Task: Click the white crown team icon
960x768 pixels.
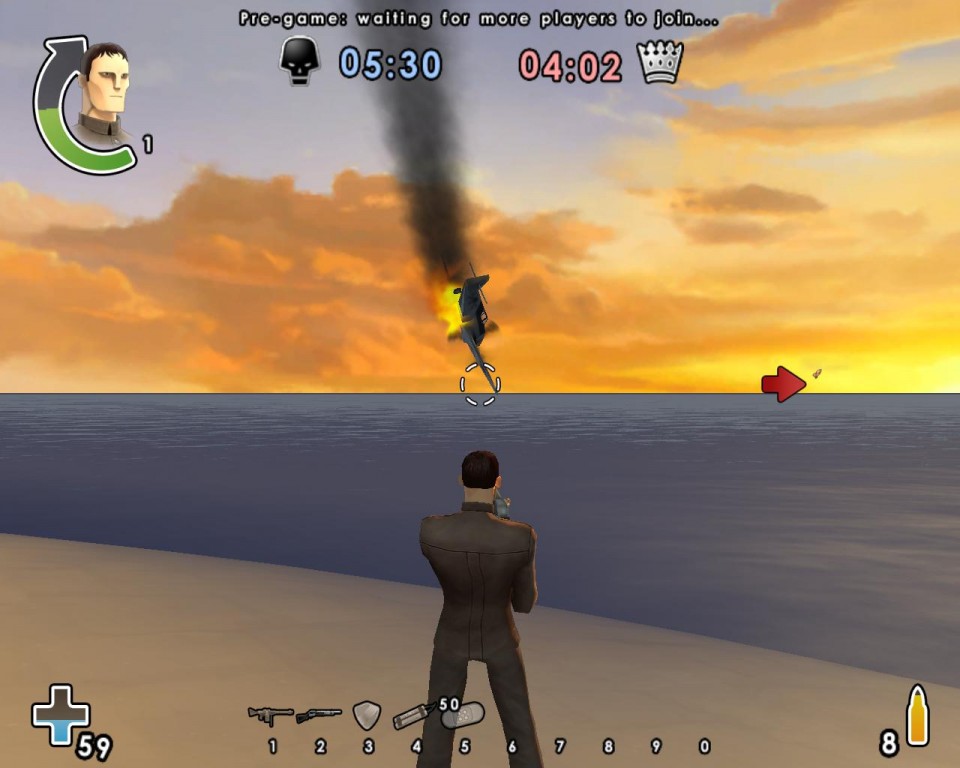Action: [x=659, y=62]
